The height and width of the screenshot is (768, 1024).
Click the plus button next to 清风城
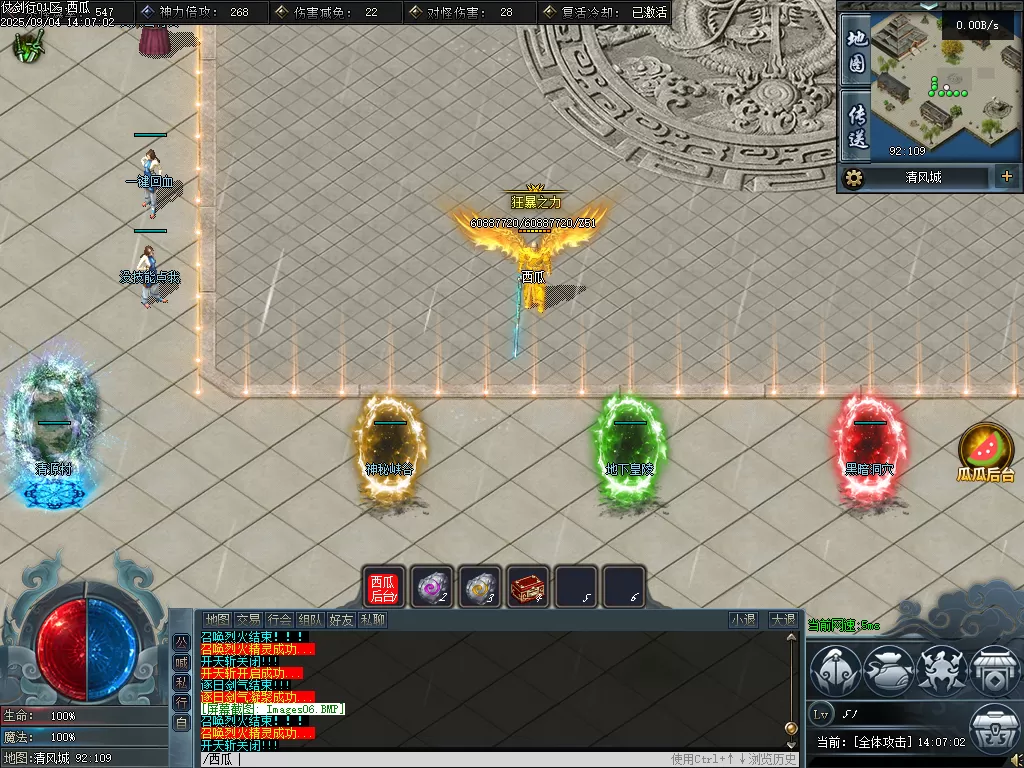point(1005,177)
